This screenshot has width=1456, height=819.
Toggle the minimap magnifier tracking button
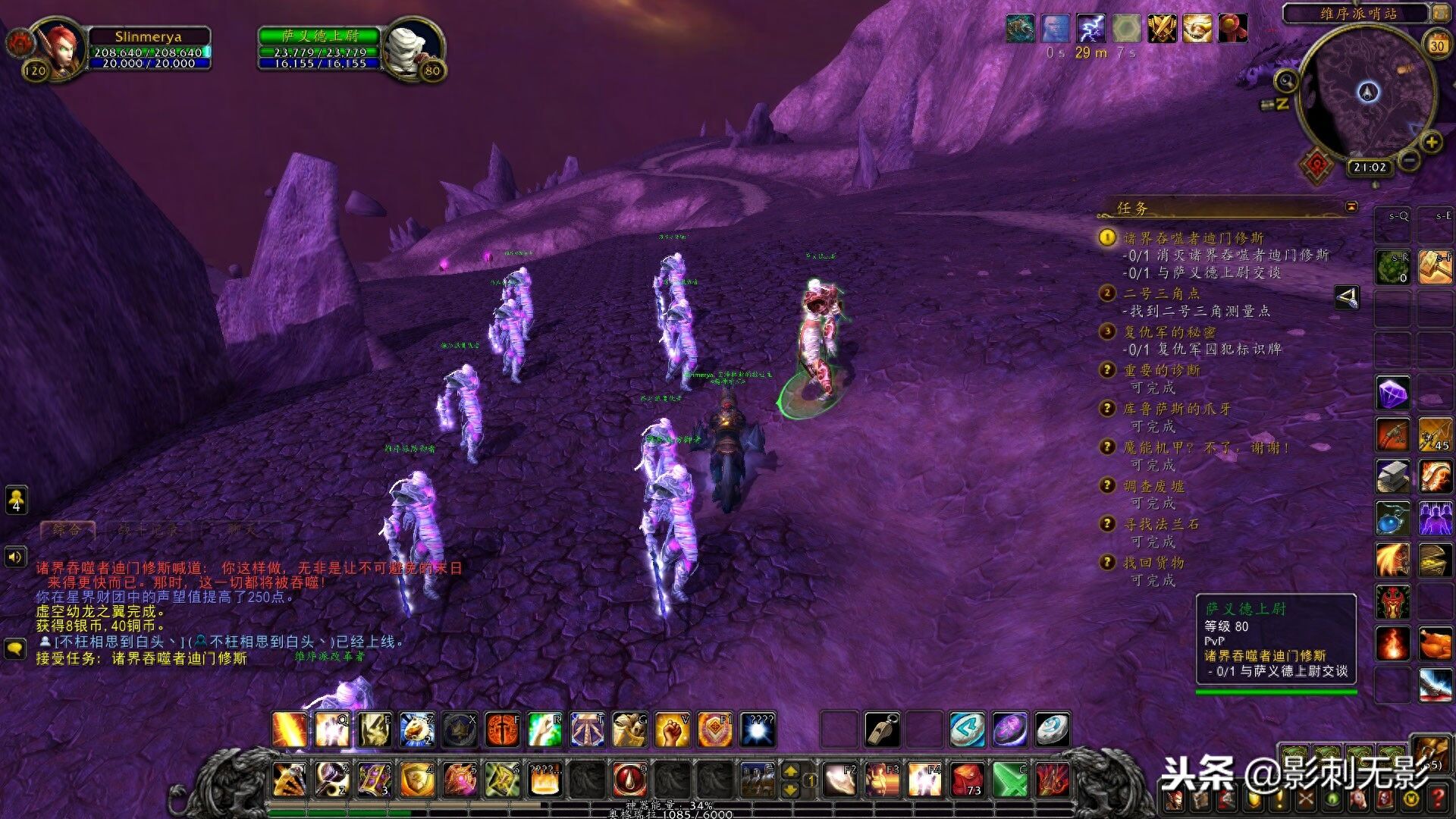click(x=1286, y=80)
